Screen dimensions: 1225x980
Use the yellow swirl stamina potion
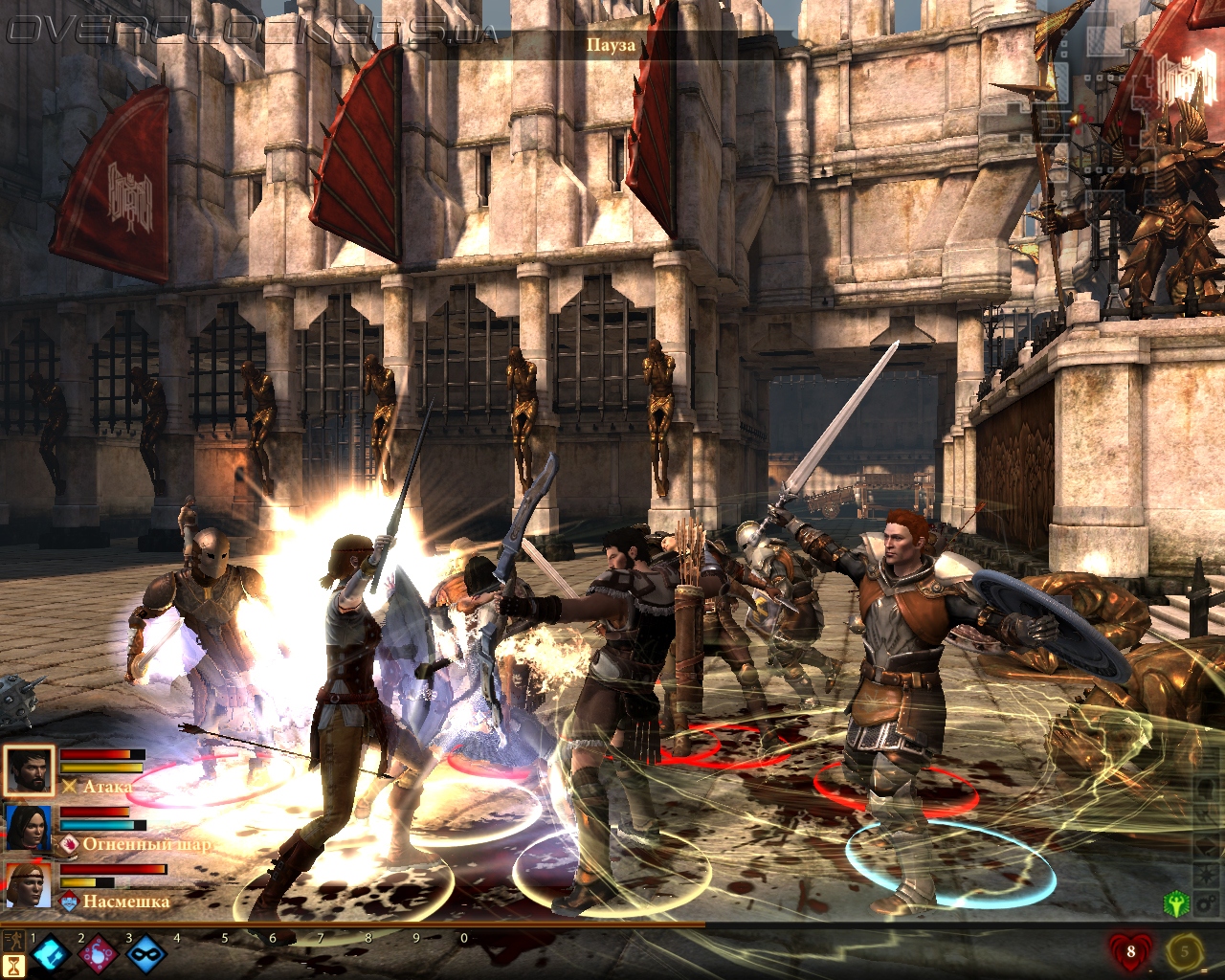[1185, 951]
